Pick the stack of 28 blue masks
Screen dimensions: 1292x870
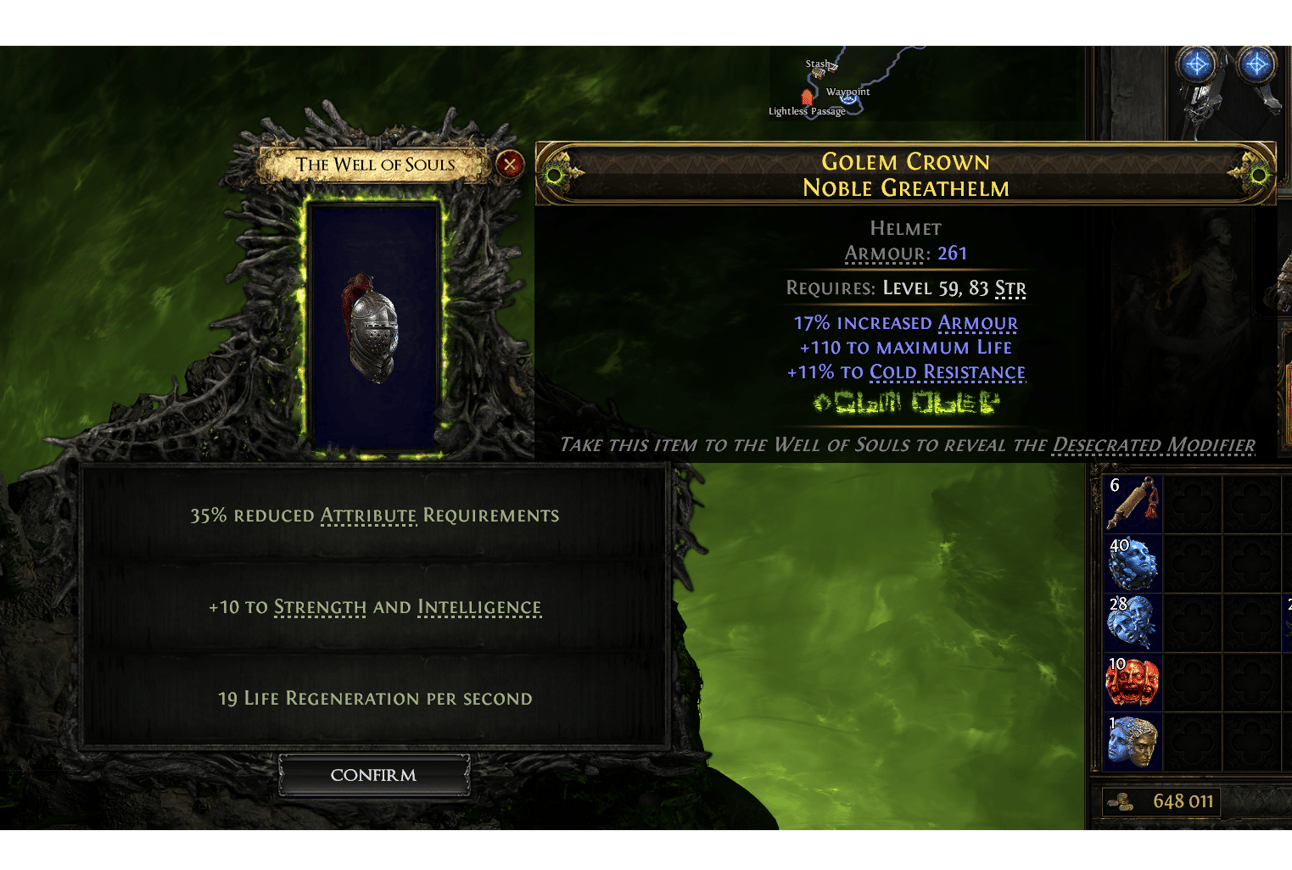click(1133, 622)
